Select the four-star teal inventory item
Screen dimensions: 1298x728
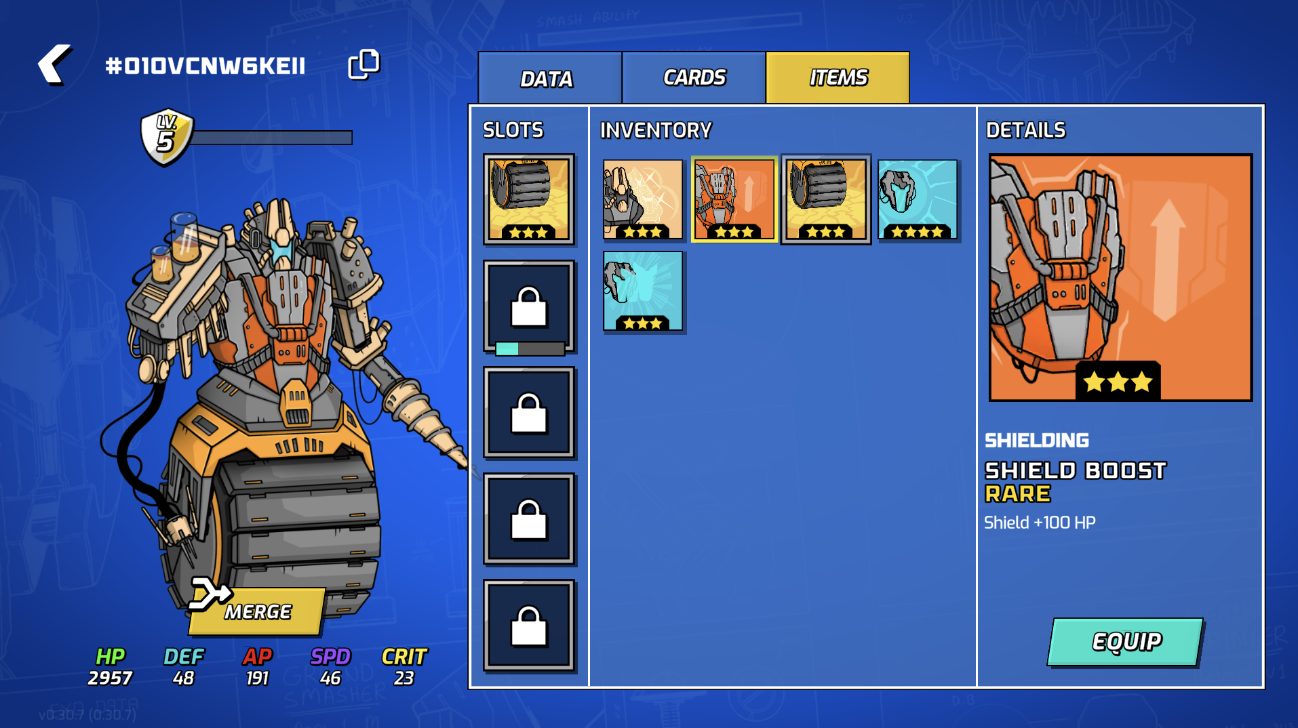coord(917,199)
